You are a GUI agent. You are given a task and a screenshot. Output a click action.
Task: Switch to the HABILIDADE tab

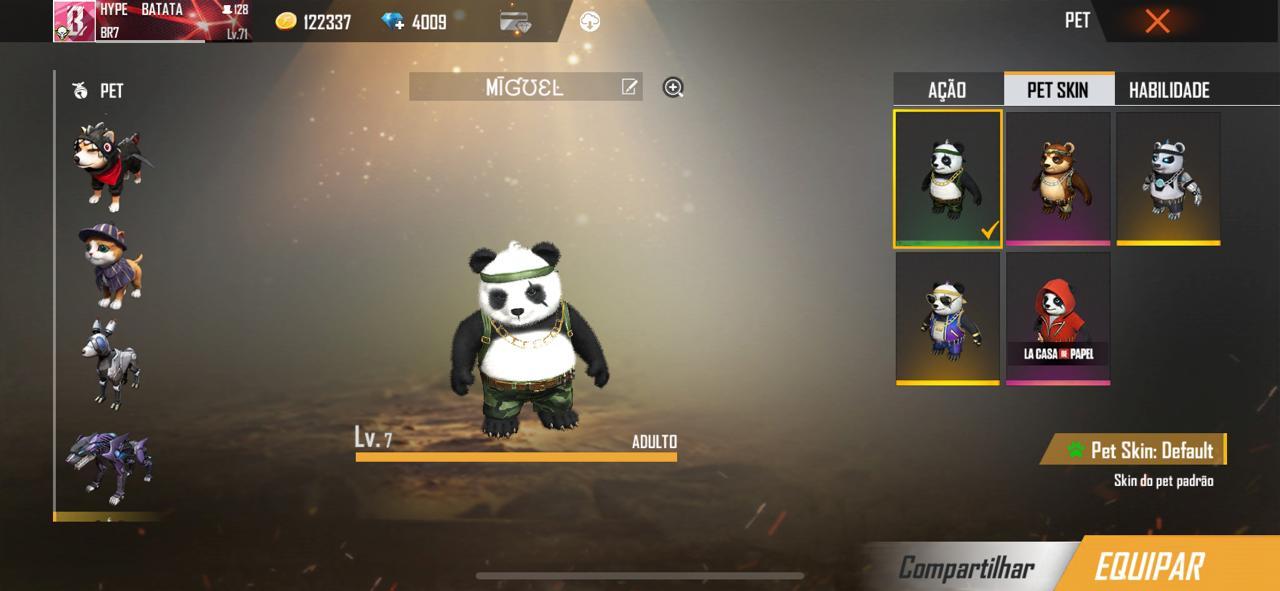click(x=1169, y=90)
